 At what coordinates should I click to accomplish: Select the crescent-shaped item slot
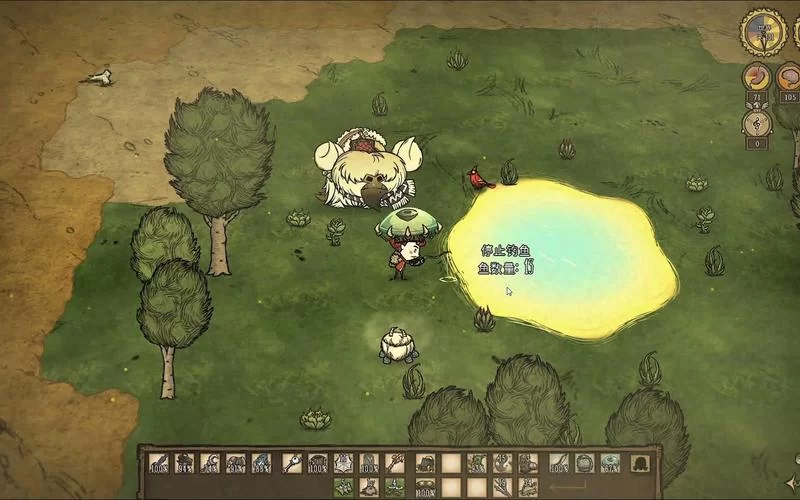coord(210,463)
